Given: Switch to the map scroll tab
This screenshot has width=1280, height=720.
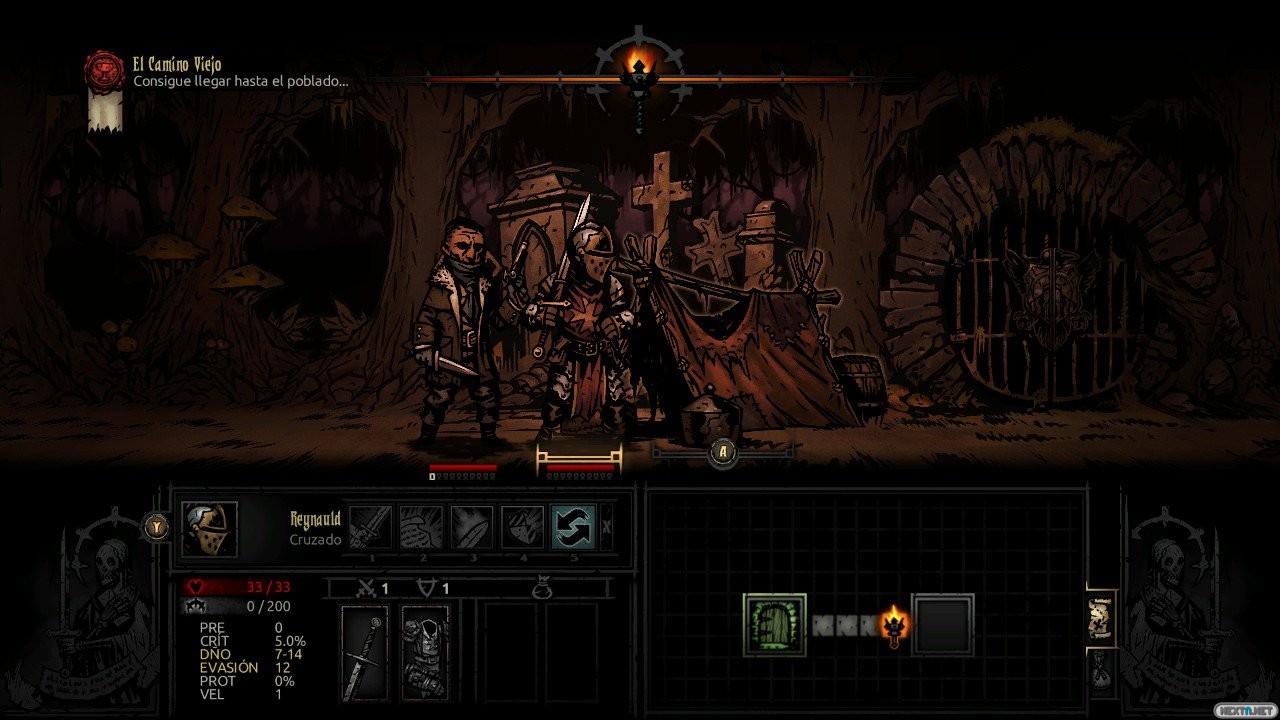Looking at the screenshot, I should click(x=1102, y=620).
